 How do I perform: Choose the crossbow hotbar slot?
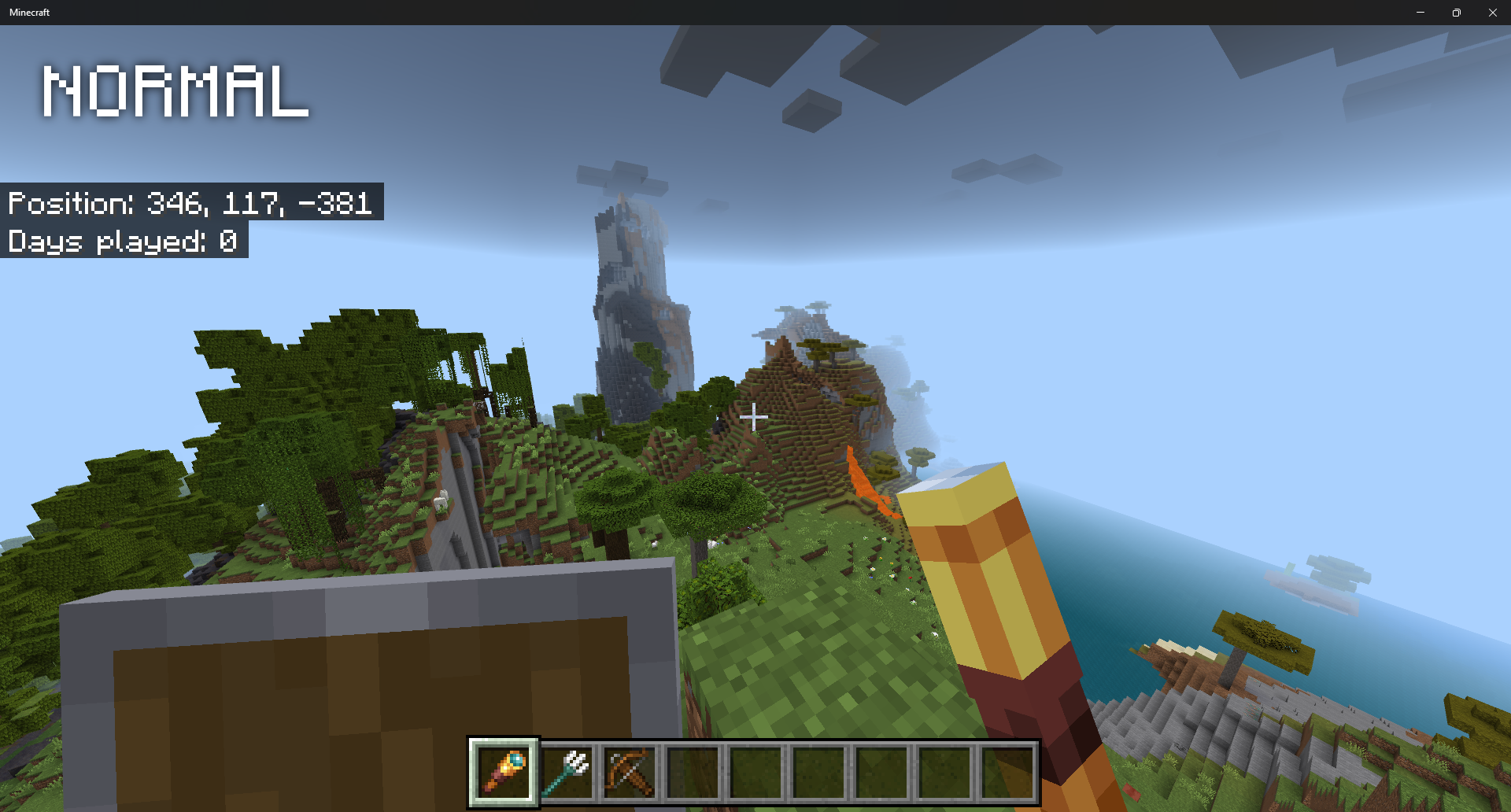630,772
